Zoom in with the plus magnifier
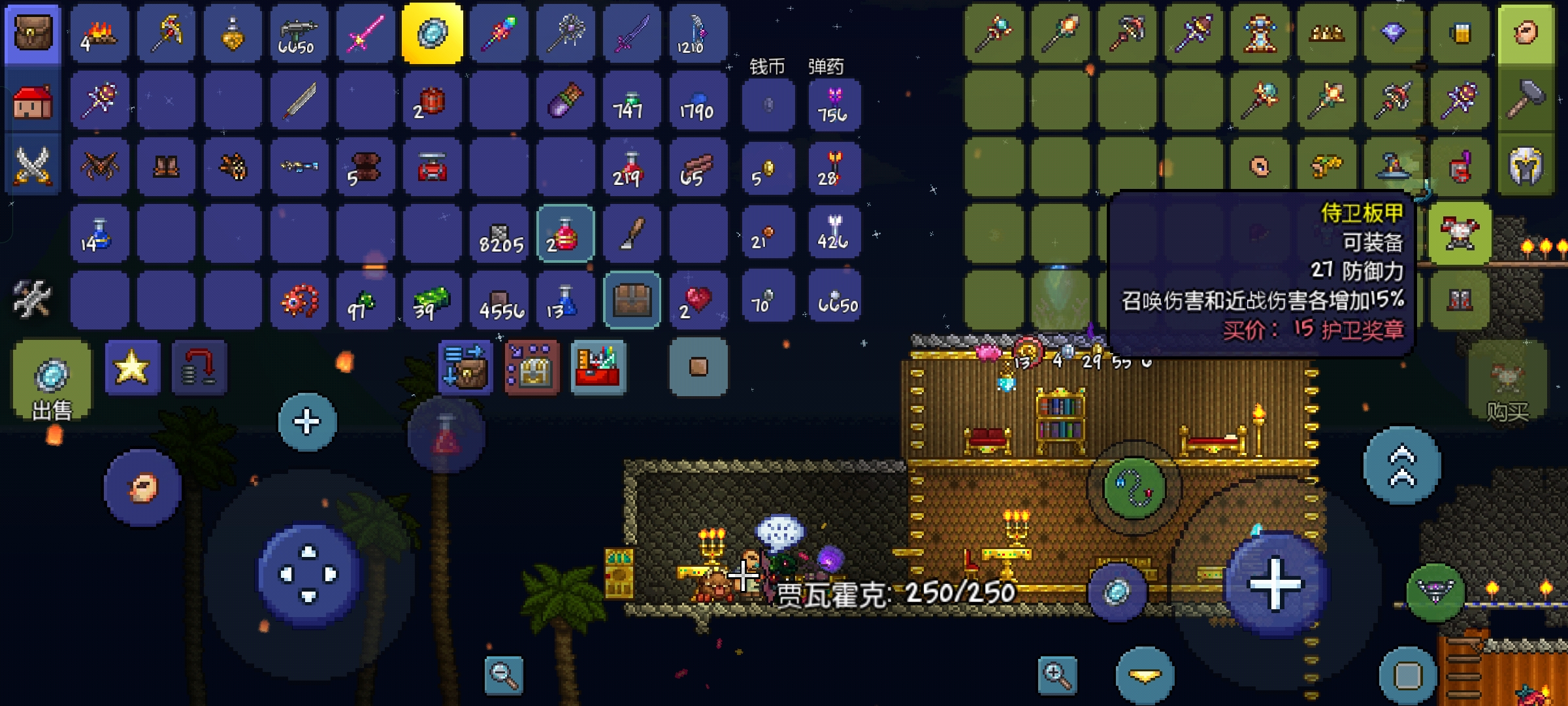This screenshot has height=706, width=1568. point(1057,675)
